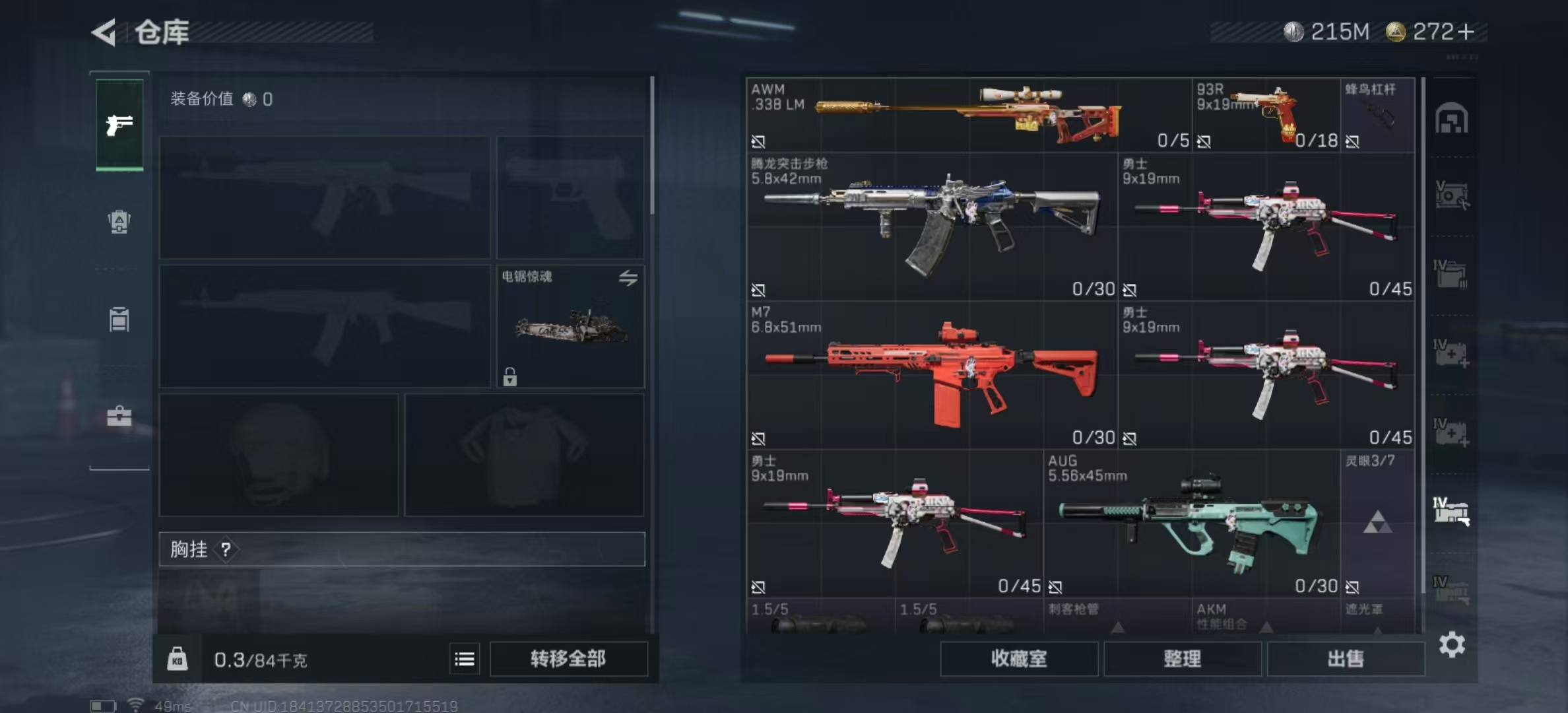The height and width of the screenshot is (713, 1568).
Task: Open warehouse settings gear icon
Action: 1452,644
